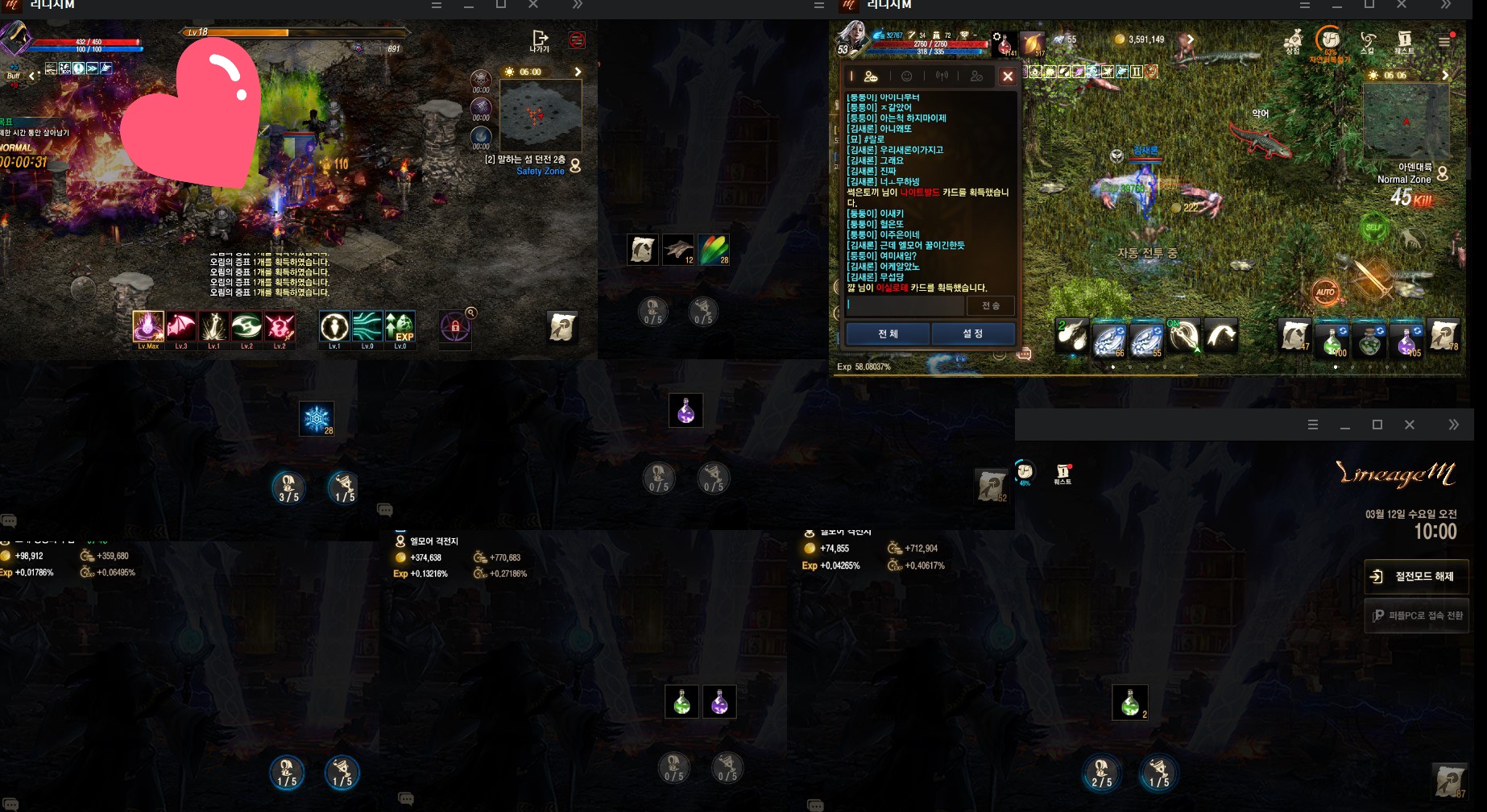1487x812 pixels.
Task: Switch to the 전체 chat tab
Action: point(886,333)
